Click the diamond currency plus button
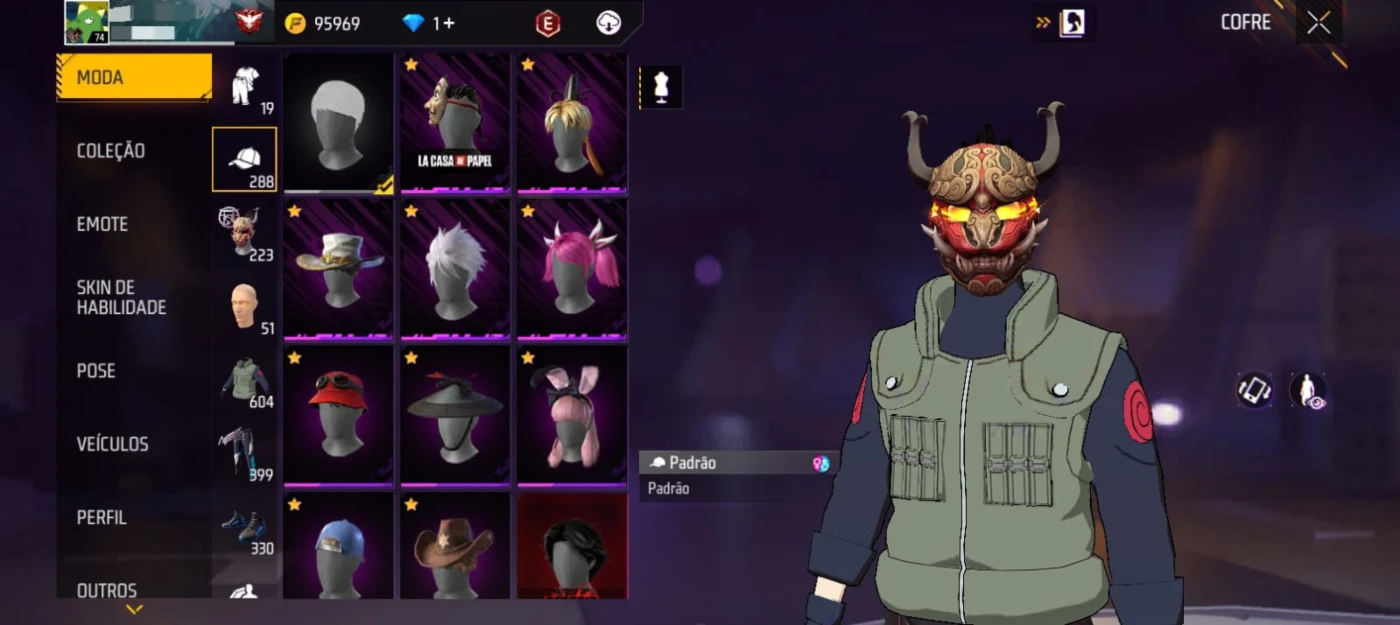Image resolution: width=1400 pixels, height=625 pixels. [443, 23]
